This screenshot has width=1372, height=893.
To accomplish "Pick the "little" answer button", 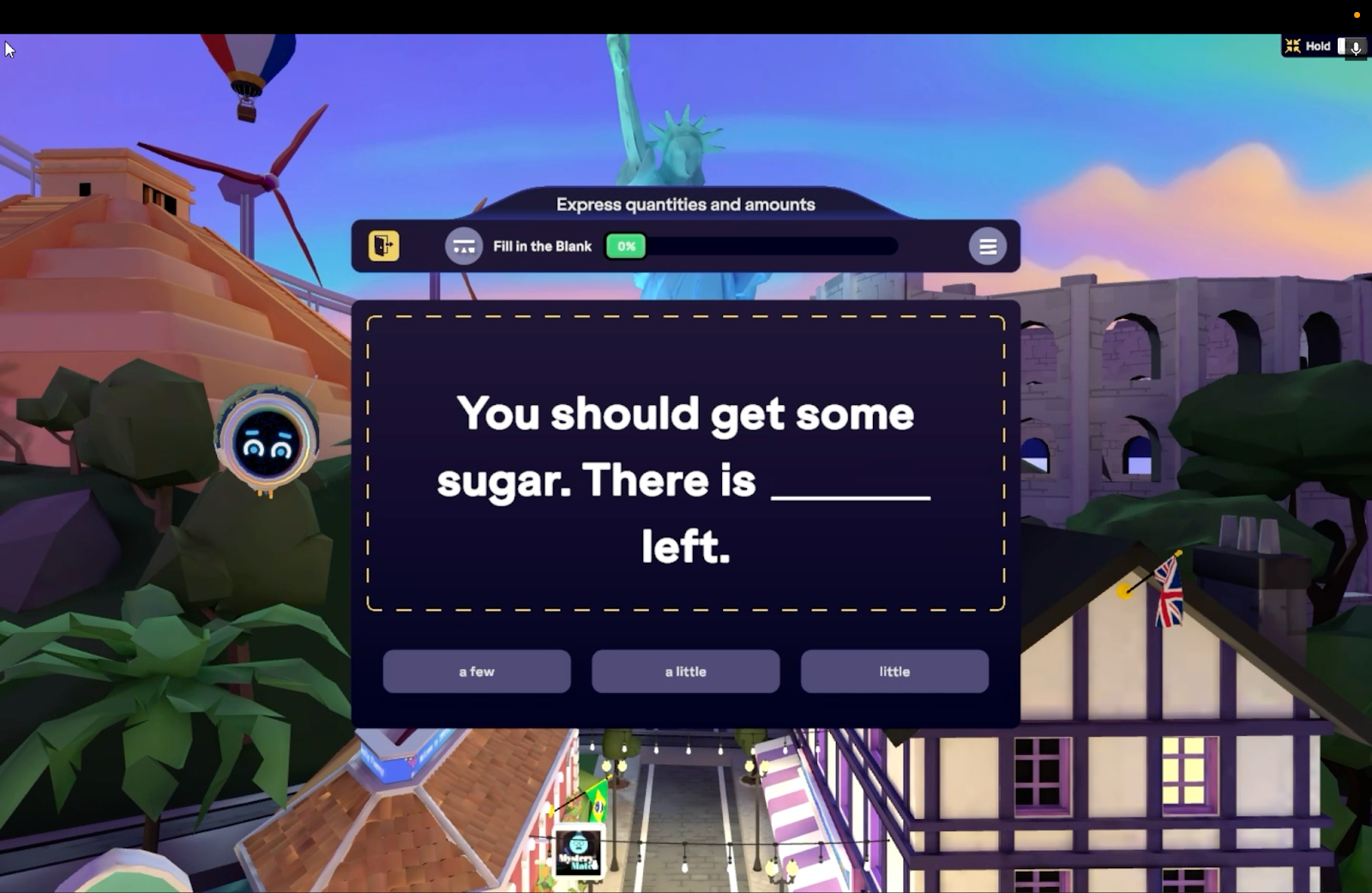I will [x=894, y=671].
